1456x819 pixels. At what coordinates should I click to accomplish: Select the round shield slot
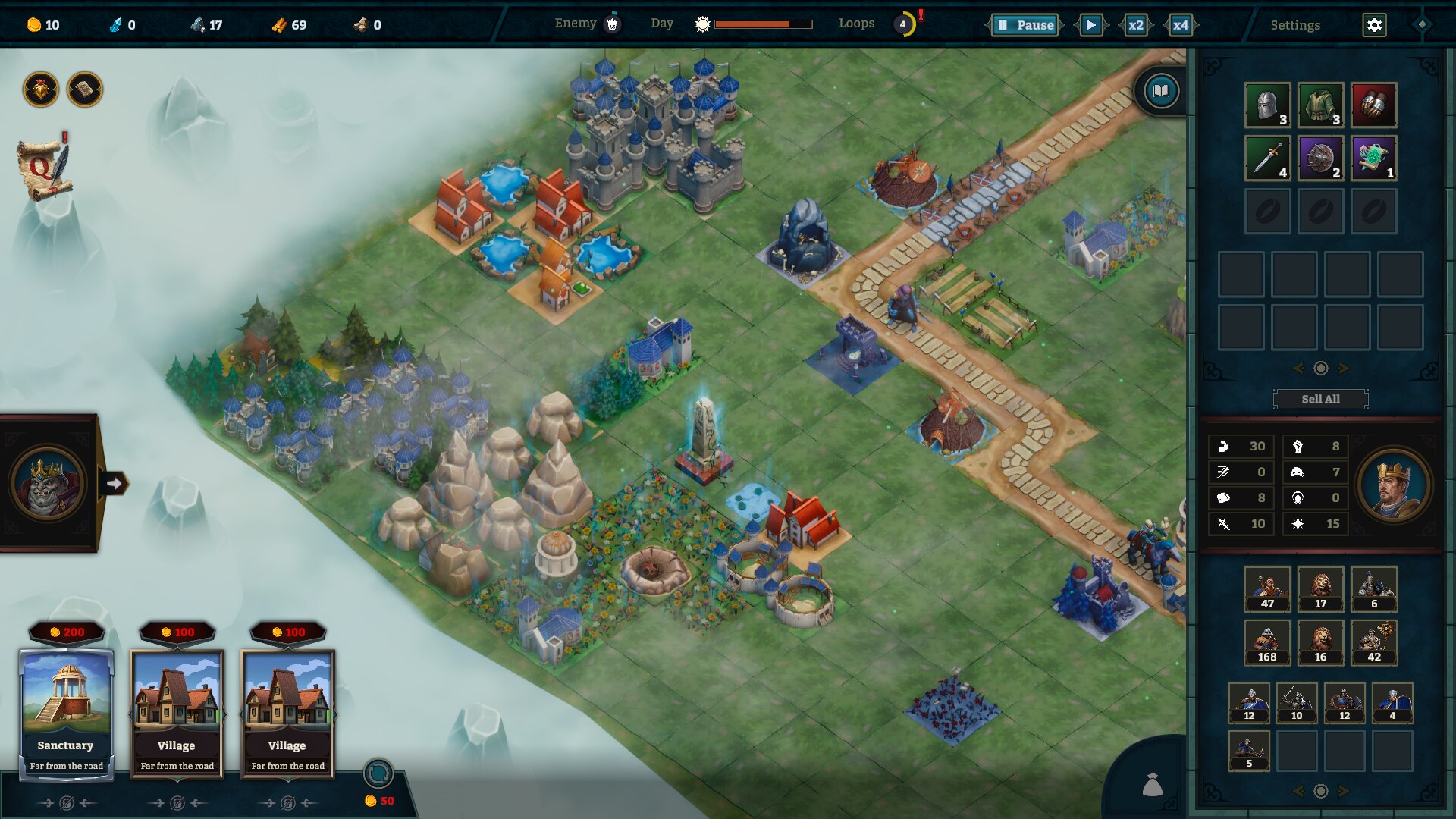1320,158
